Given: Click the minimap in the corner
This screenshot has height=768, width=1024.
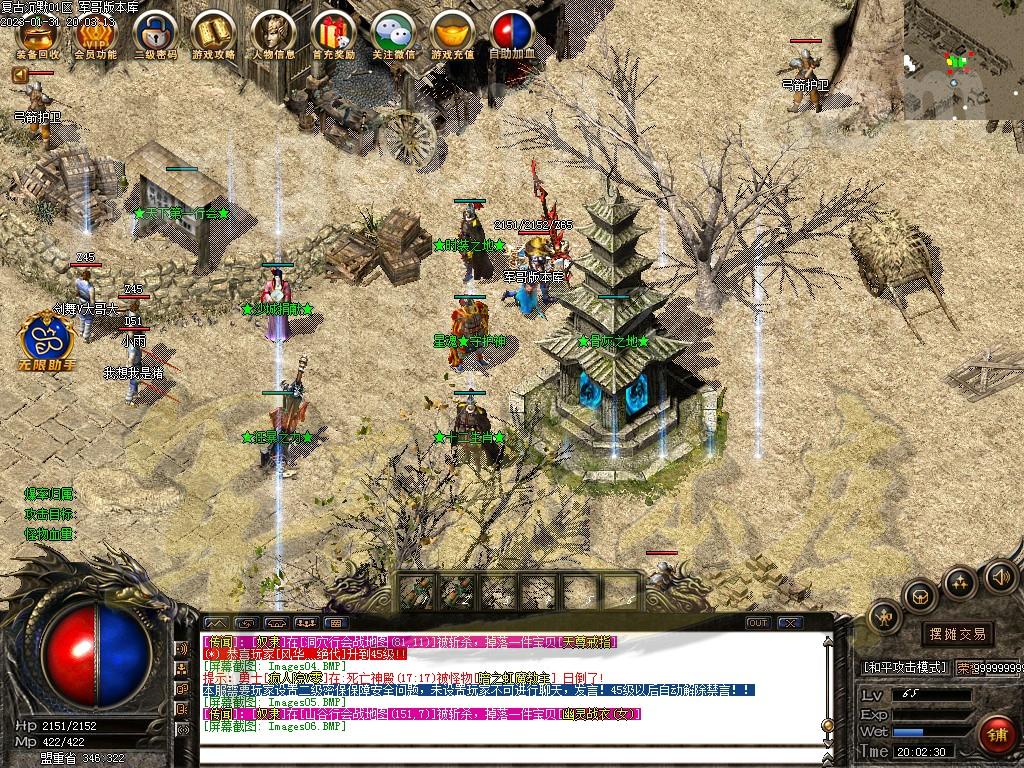Looking at the screenshot, I should coord(963,60).
